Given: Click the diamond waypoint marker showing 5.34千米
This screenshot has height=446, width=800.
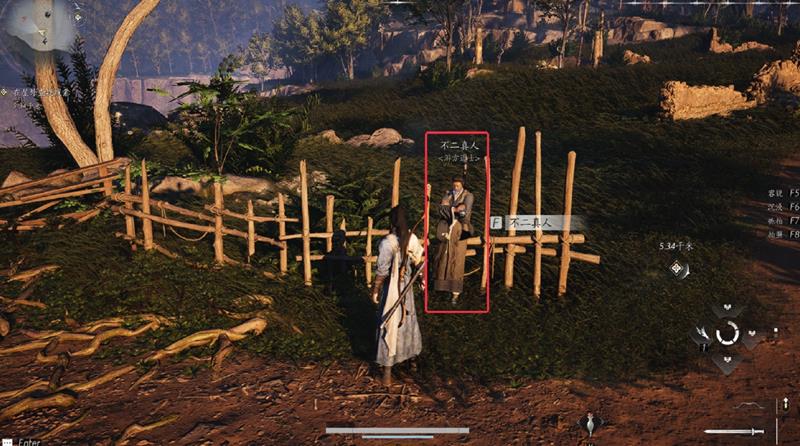Looking at the screenshot, I should [679, 267].
